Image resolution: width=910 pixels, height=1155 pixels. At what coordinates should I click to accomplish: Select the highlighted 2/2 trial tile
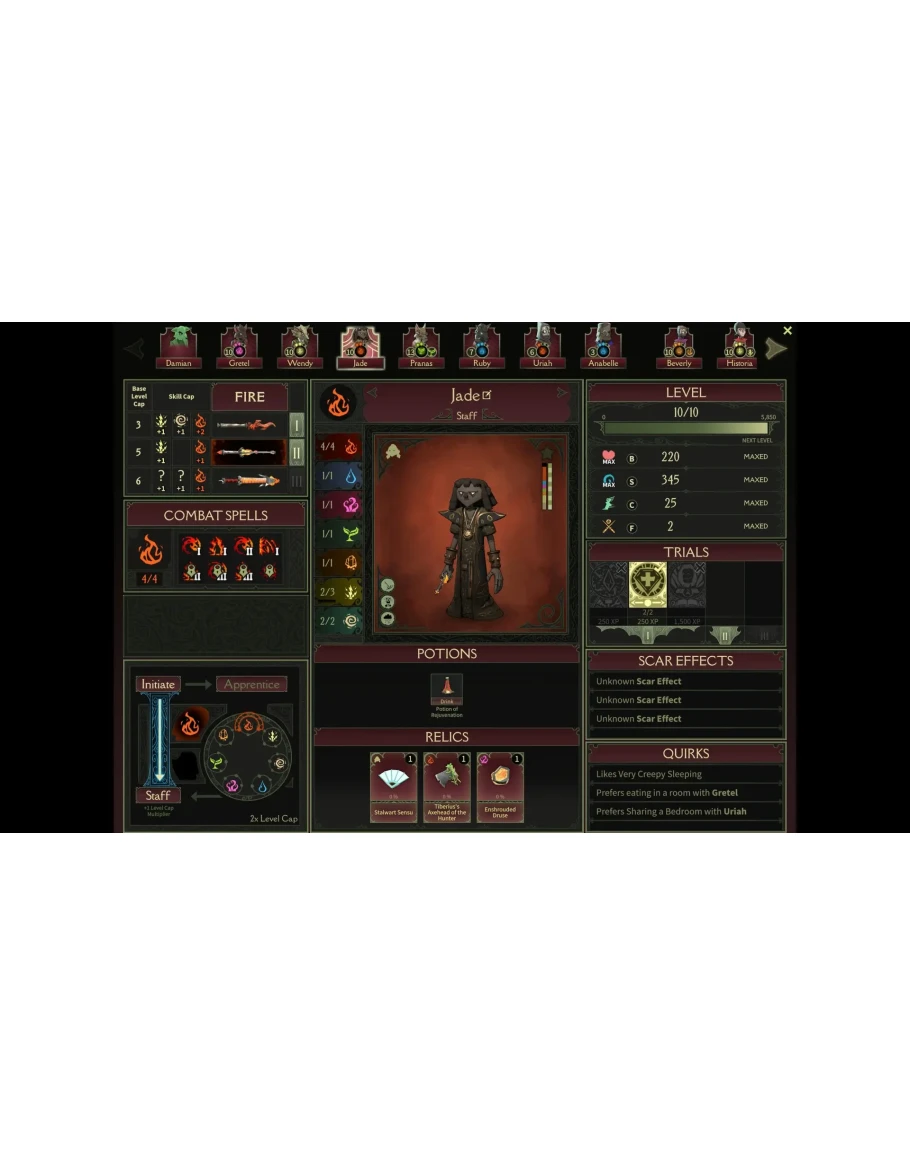point(647,590)
